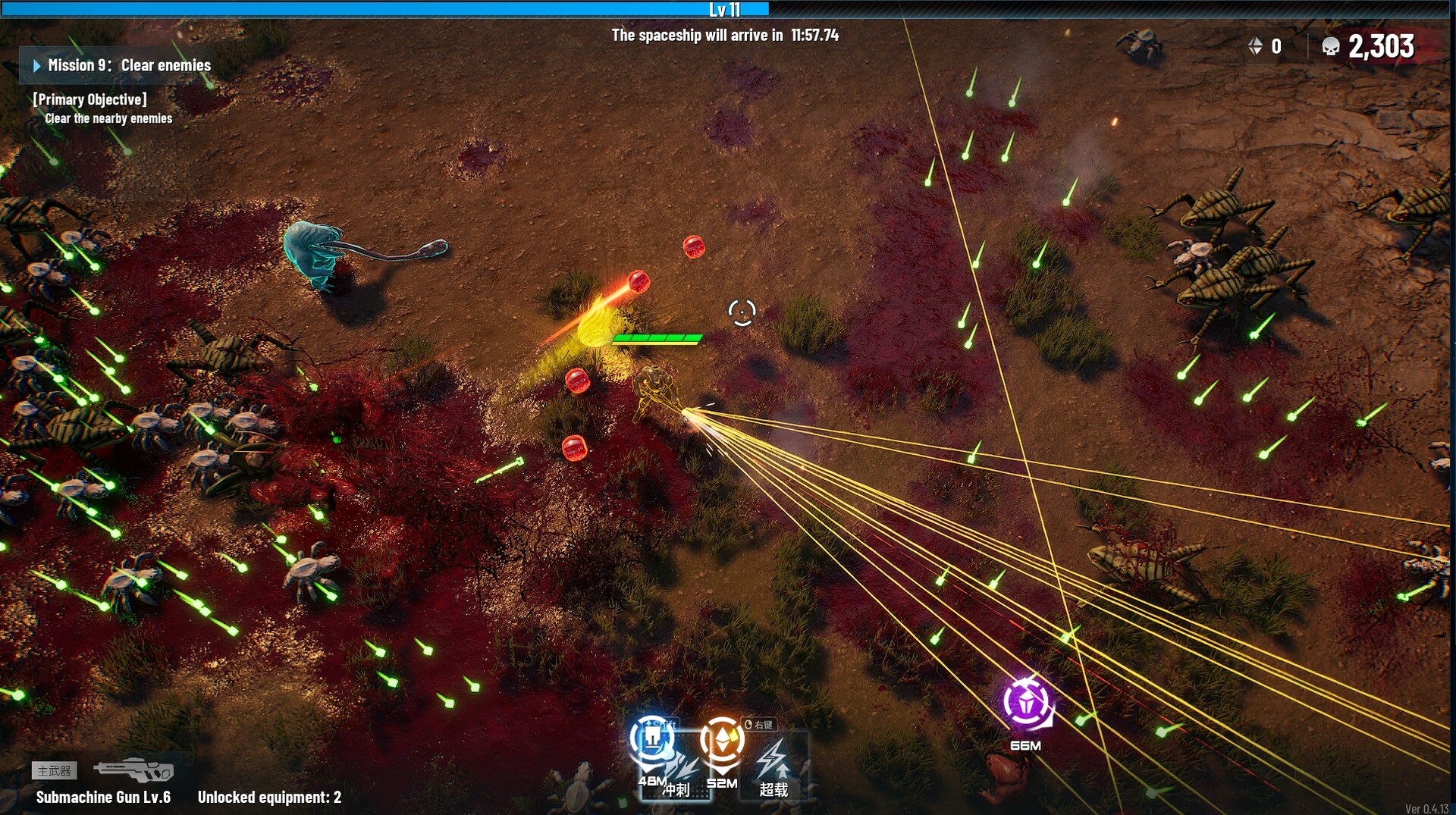Collapse the Clear the nearby enemies entry
This screenshot has width=1456, height=815.
click(x=108, y=118)
